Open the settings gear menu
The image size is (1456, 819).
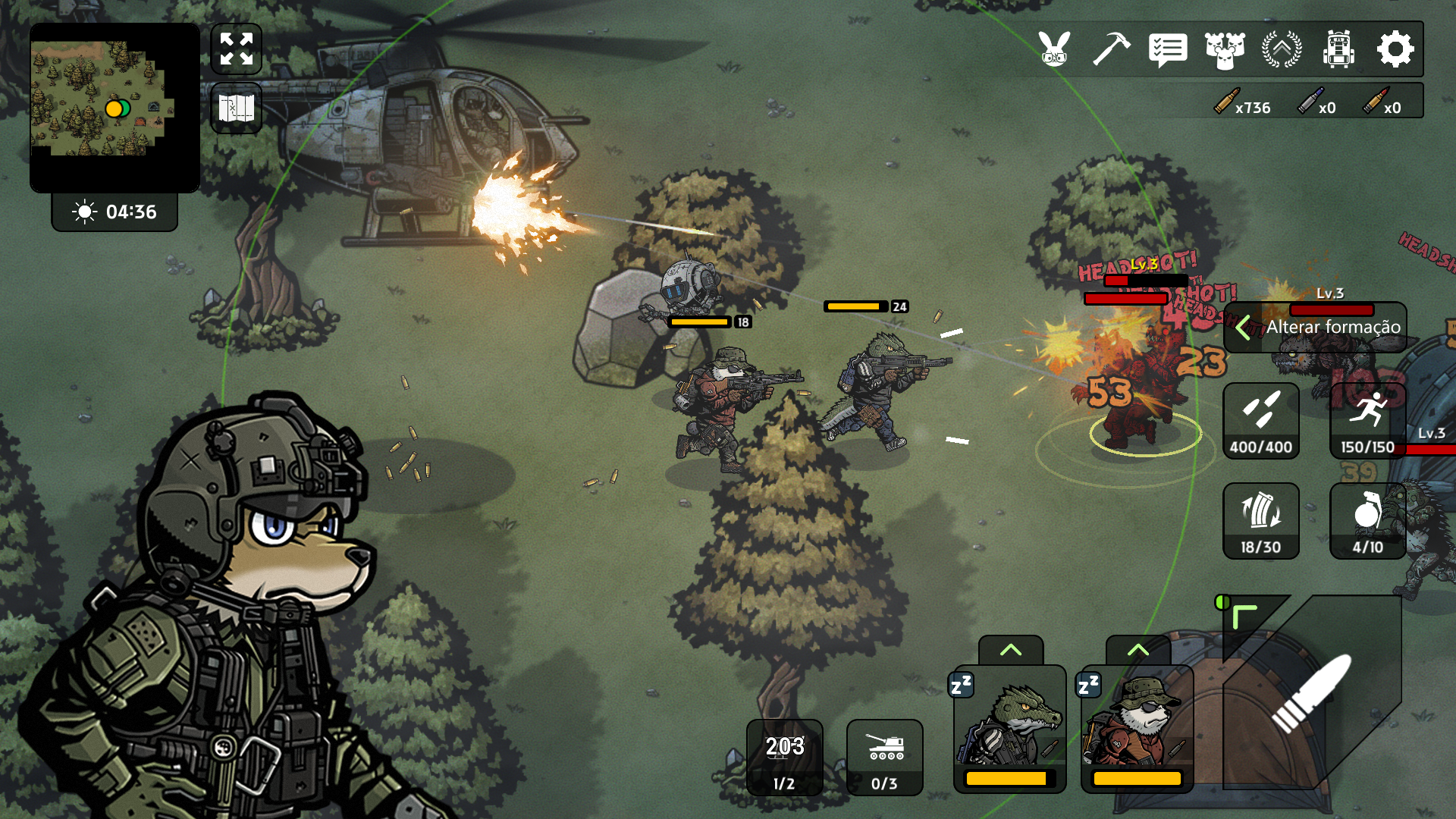1395,50
